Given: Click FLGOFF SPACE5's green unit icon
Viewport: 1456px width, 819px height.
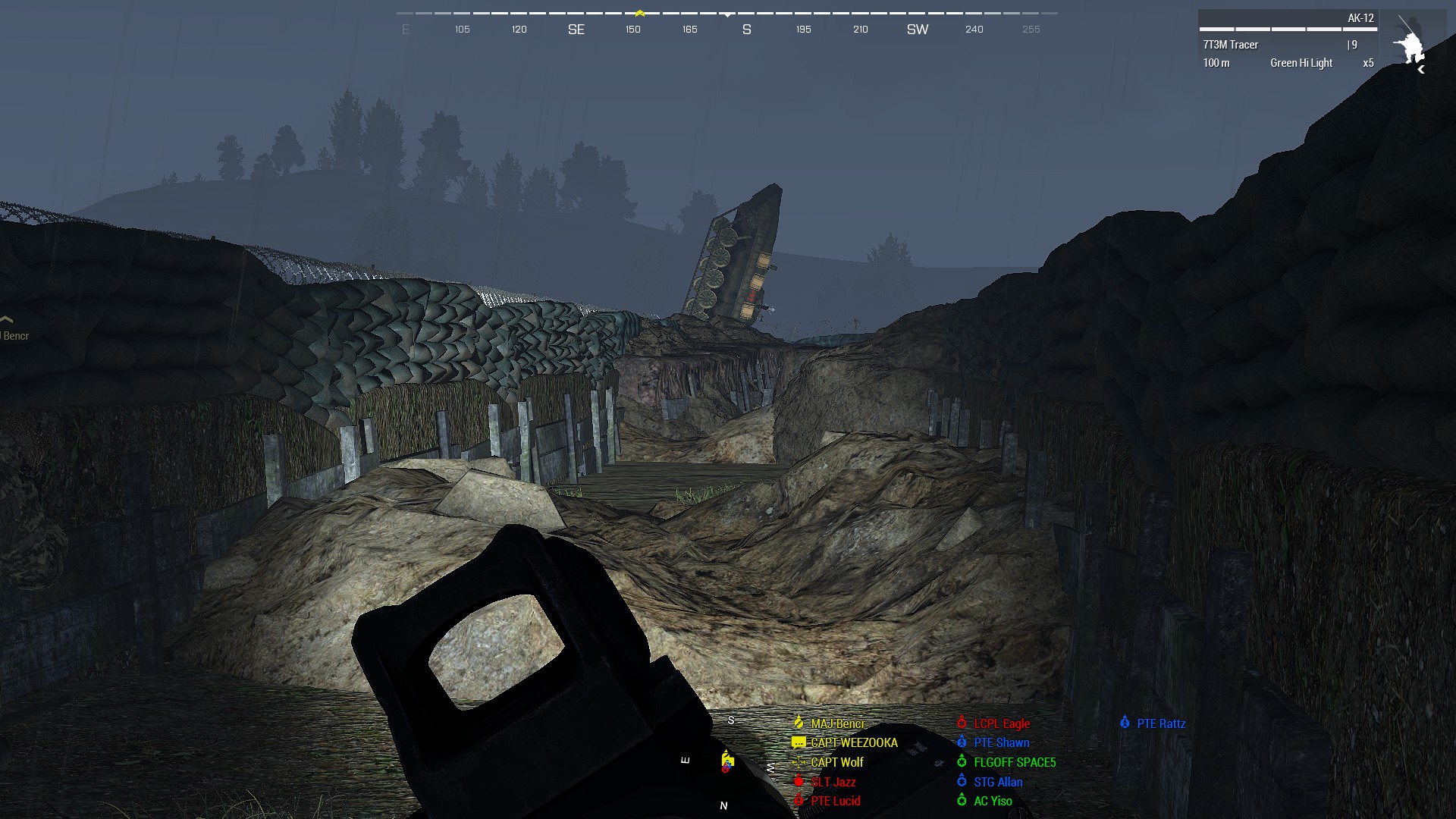Looking at the screenshot, I should point(962,762).
